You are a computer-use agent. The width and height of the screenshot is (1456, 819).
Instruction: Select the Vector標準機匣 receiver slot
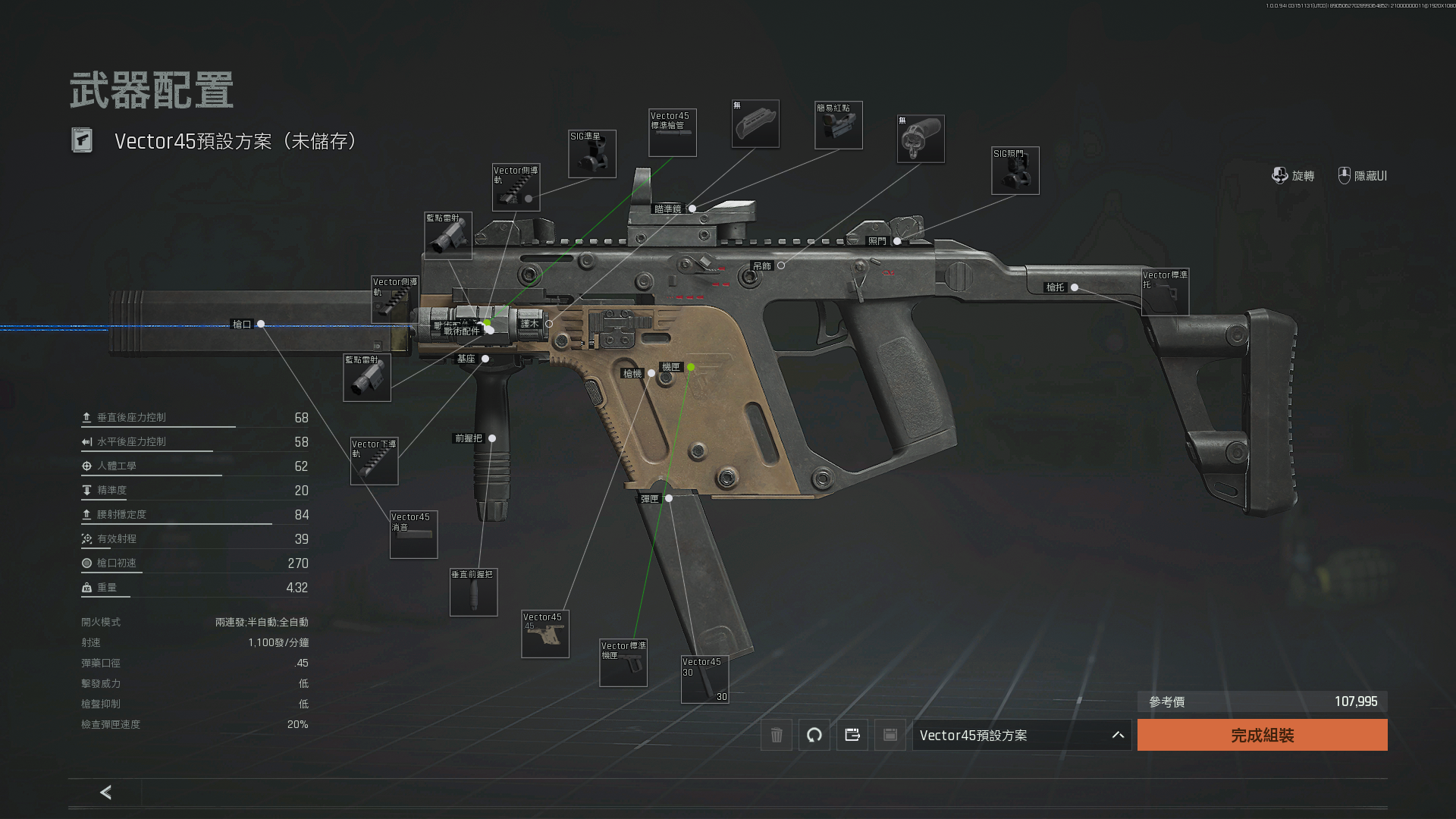(x=623, y=663)
